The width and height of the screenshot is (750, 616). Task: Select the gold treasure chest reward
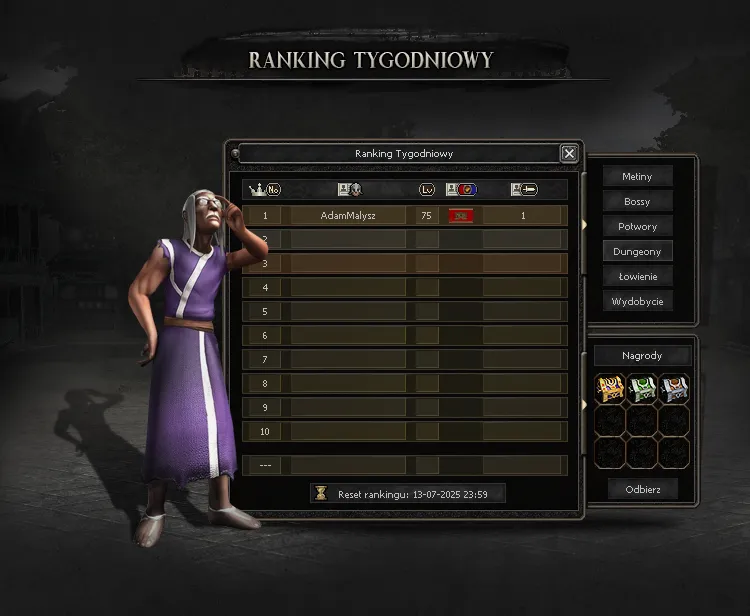click(x=610, y=389)
